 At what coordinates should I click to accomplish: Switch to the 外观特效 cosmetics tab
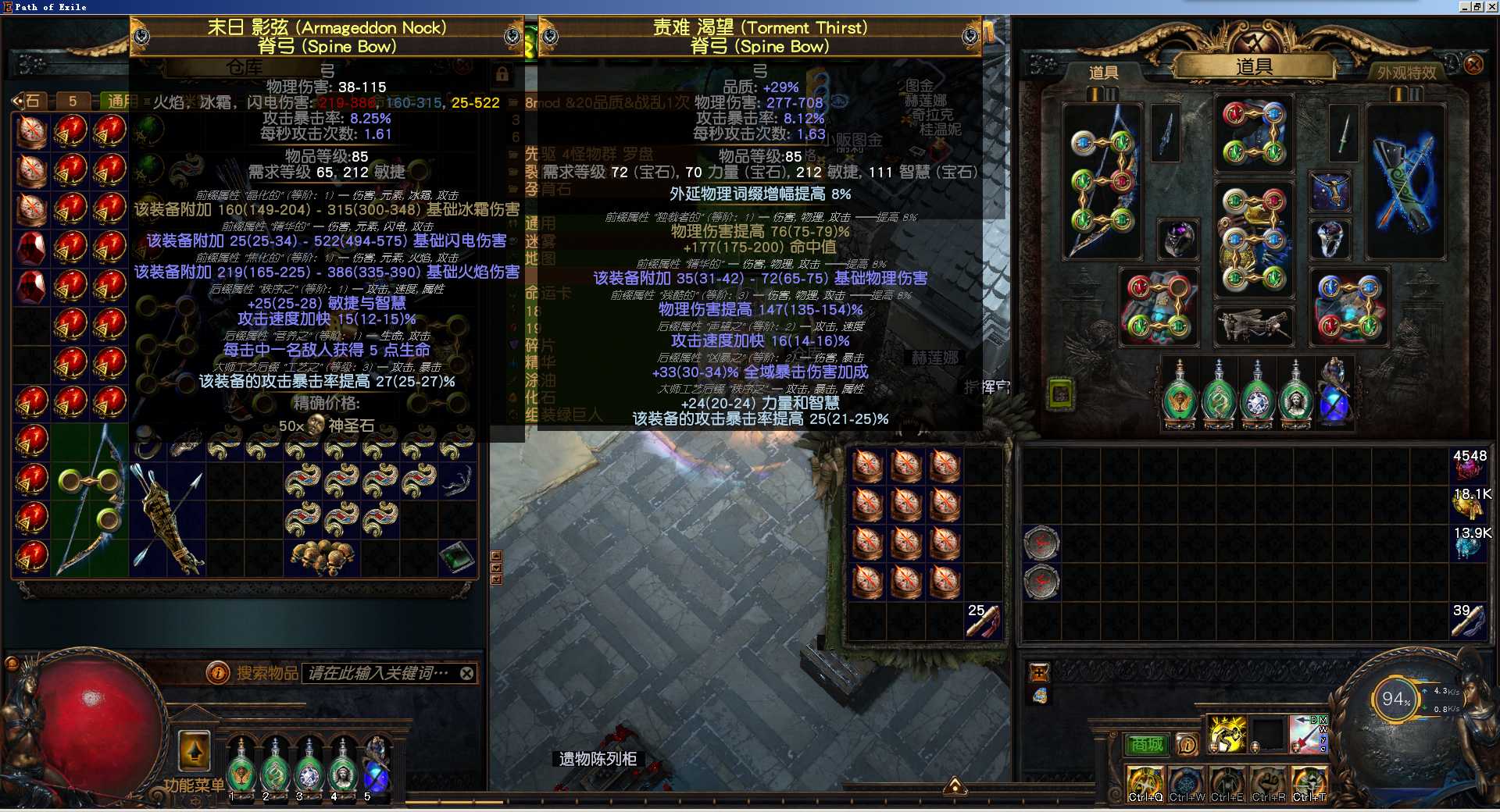pyautogui.click(x=1406, y=73)
